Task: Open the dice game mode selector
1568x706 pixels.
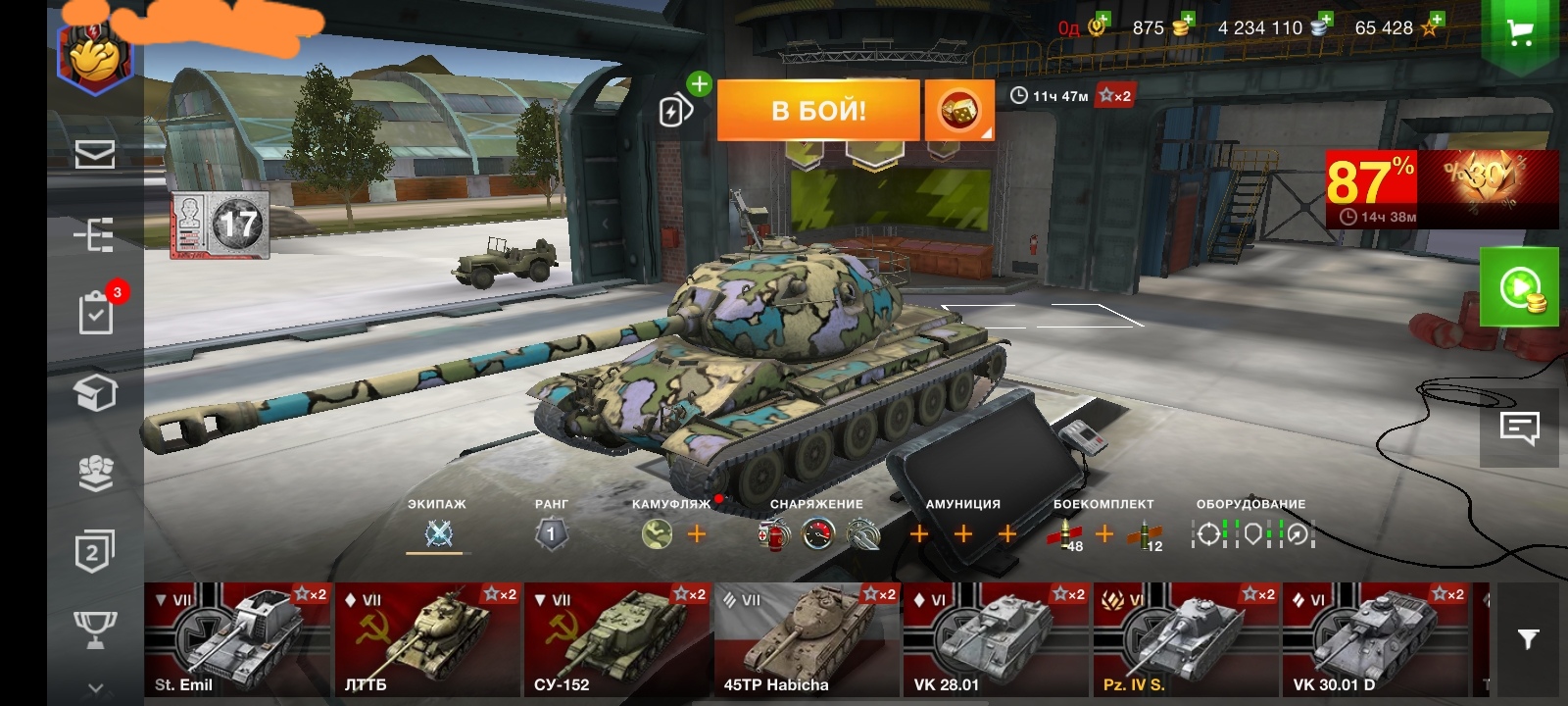Action: [959, 111]
